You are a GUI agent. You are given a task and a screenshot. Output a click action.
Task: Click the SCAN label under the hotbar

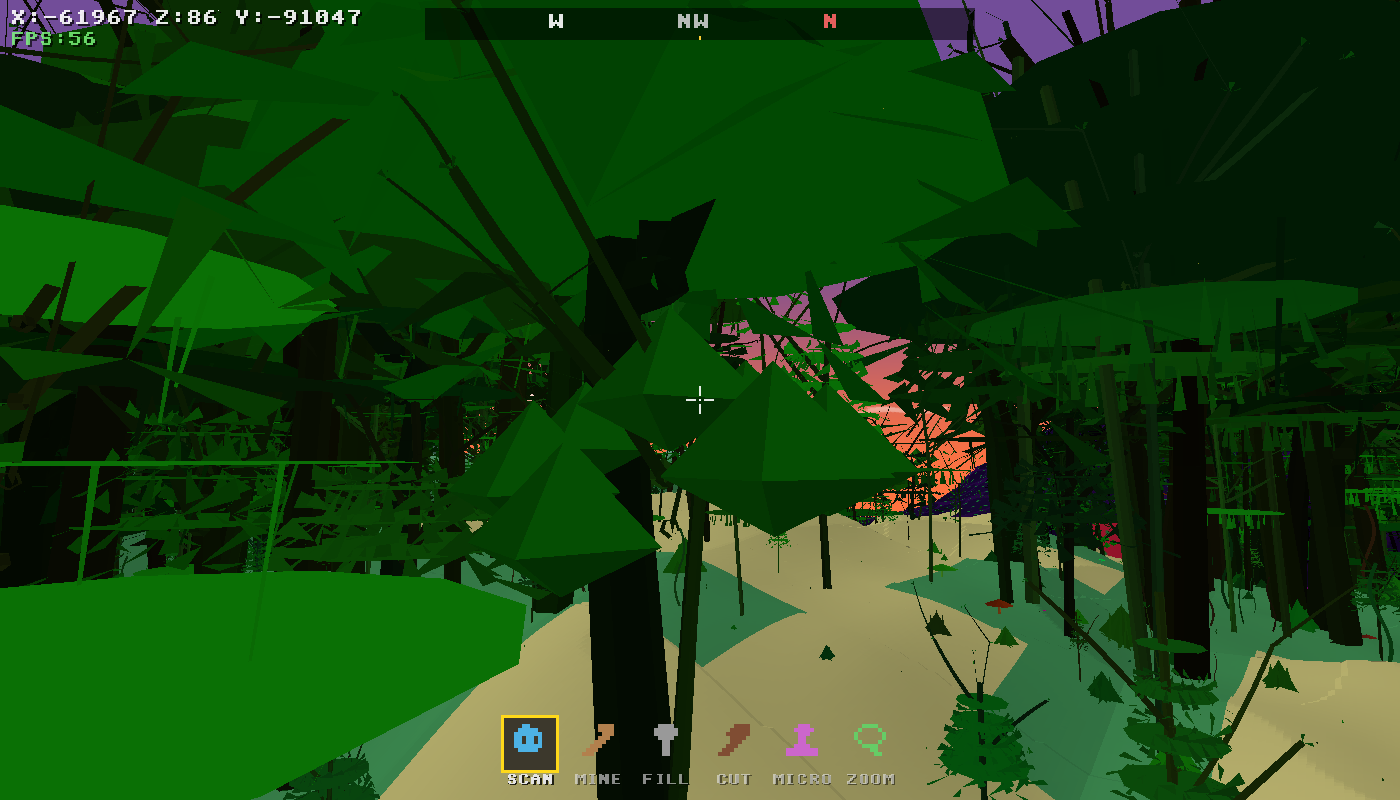coord(528,777)
